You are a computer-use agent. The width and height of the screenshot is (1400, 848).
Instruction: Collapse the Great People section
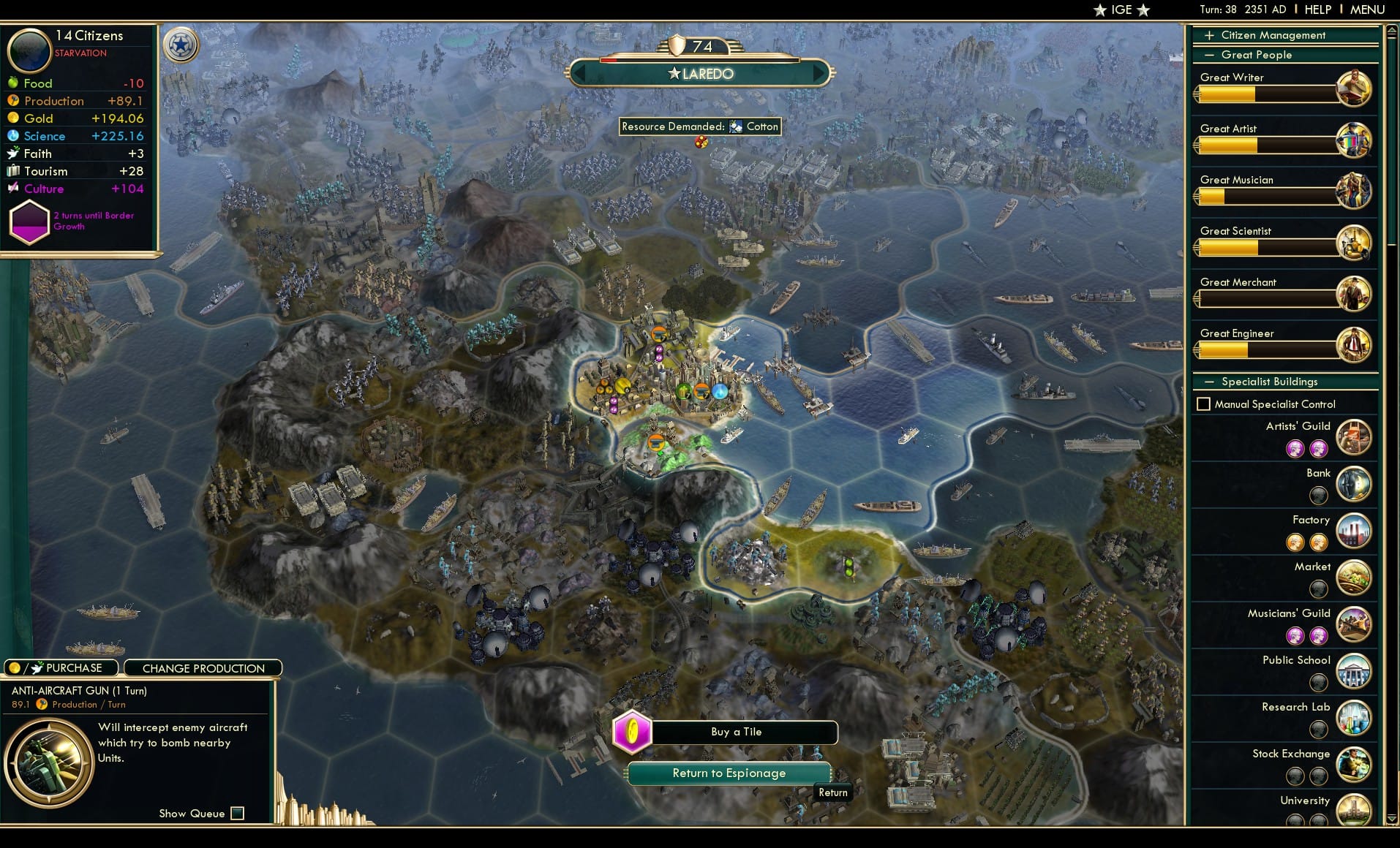1211,55
